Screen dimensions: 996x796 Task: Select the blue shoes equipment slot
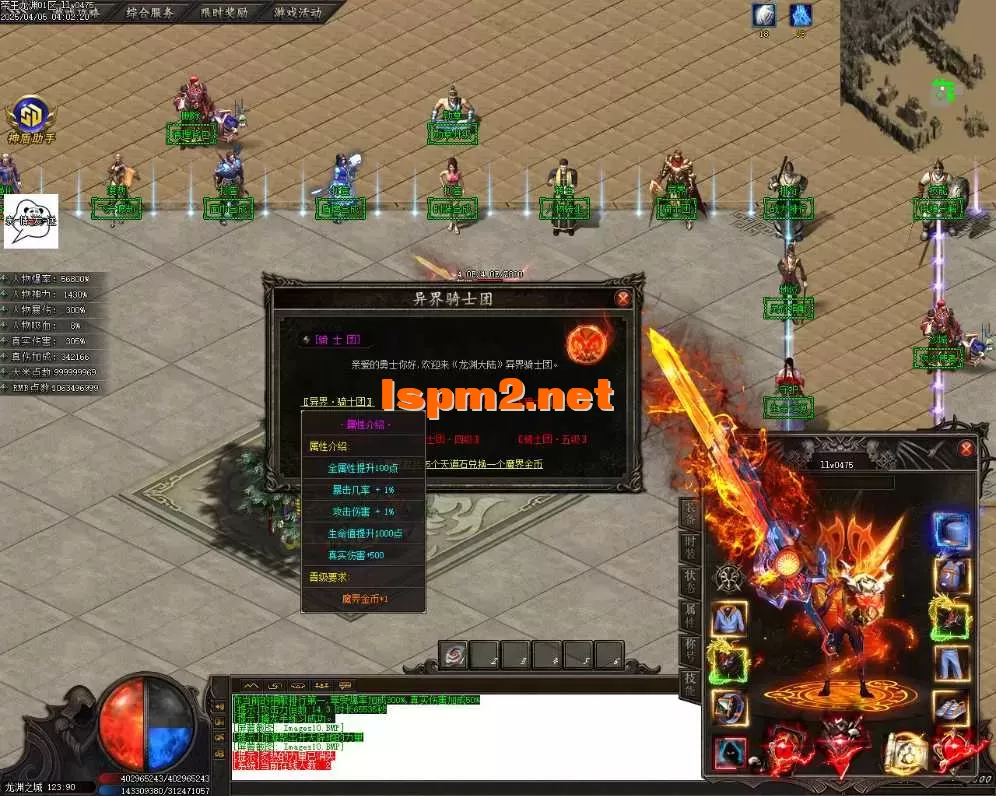(951, 708)
